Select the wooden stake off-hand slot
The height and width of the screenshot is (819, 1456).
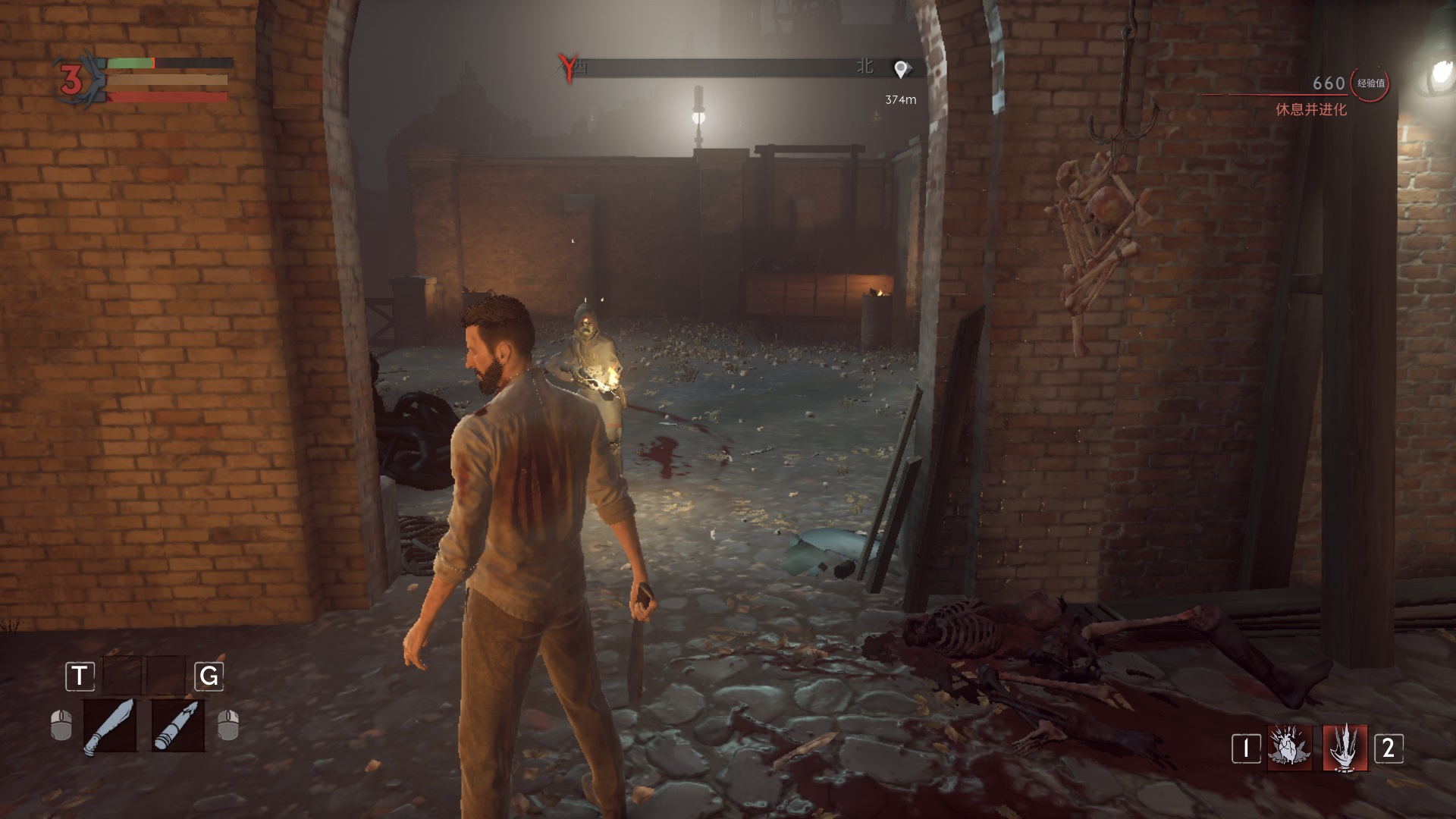tap(178, 726)
